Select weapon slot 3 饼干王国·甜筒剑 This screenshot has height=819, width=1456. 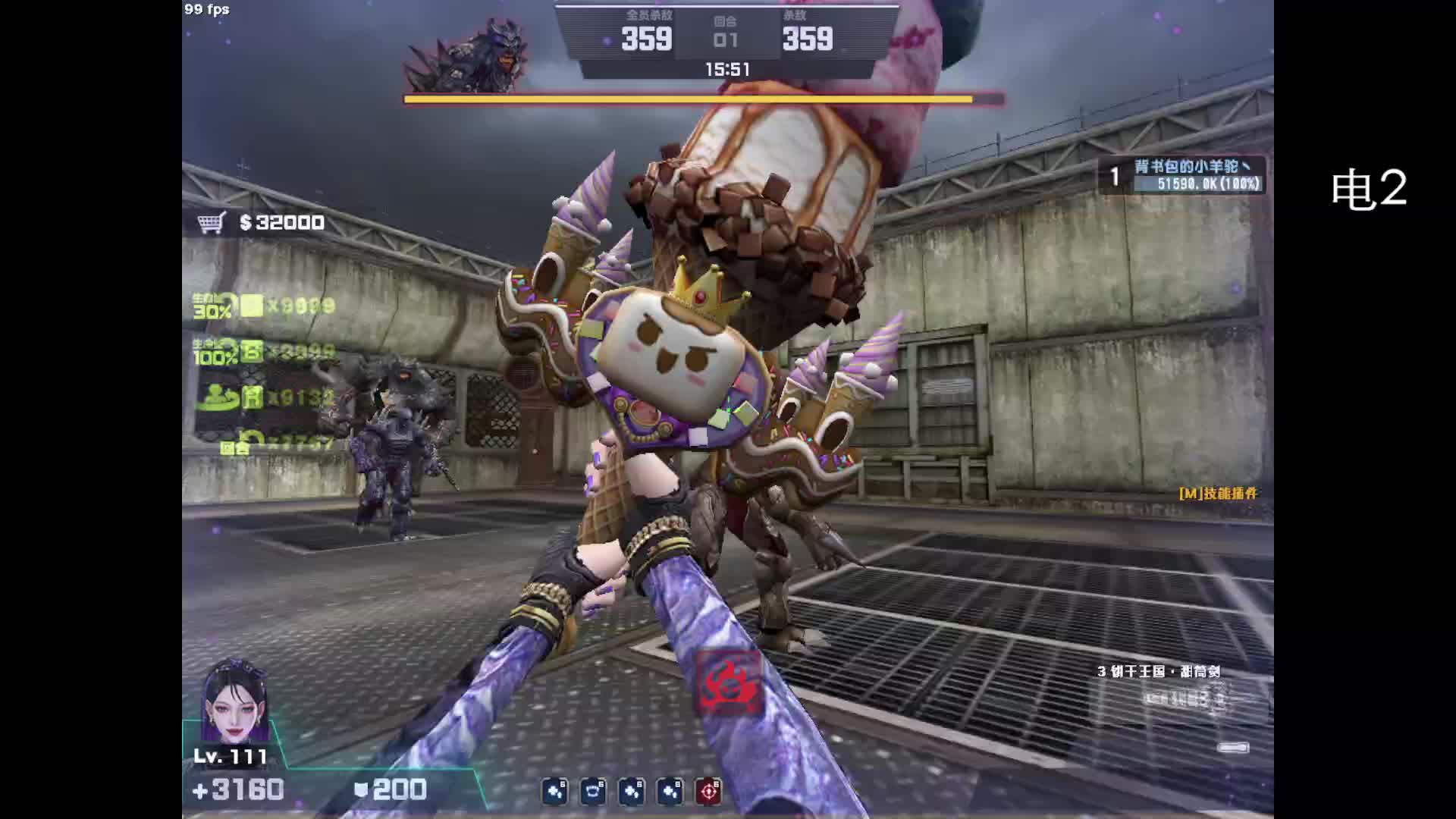coord(1157,672)
